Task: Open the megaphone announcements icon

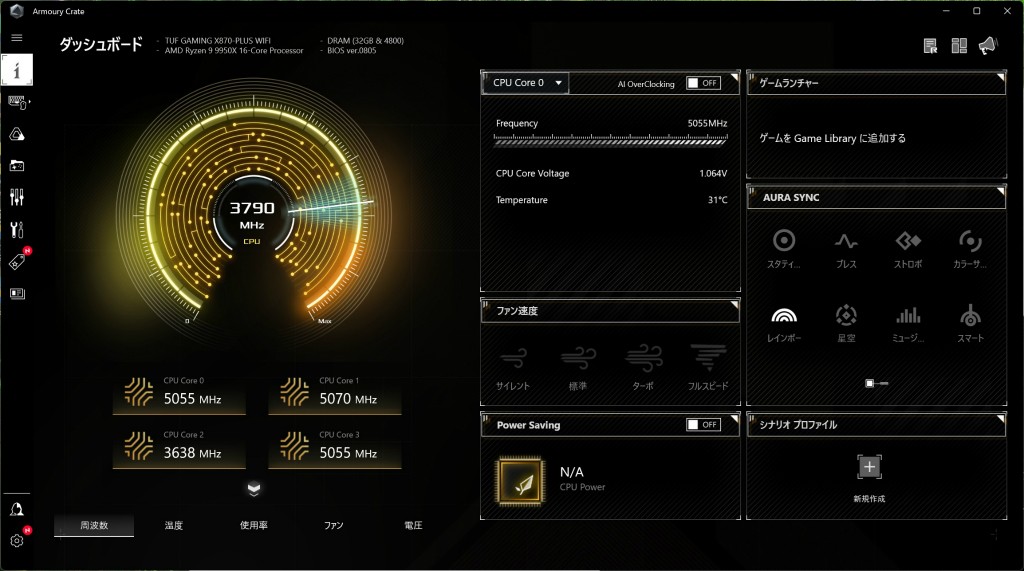Action: tap(988, 45)
